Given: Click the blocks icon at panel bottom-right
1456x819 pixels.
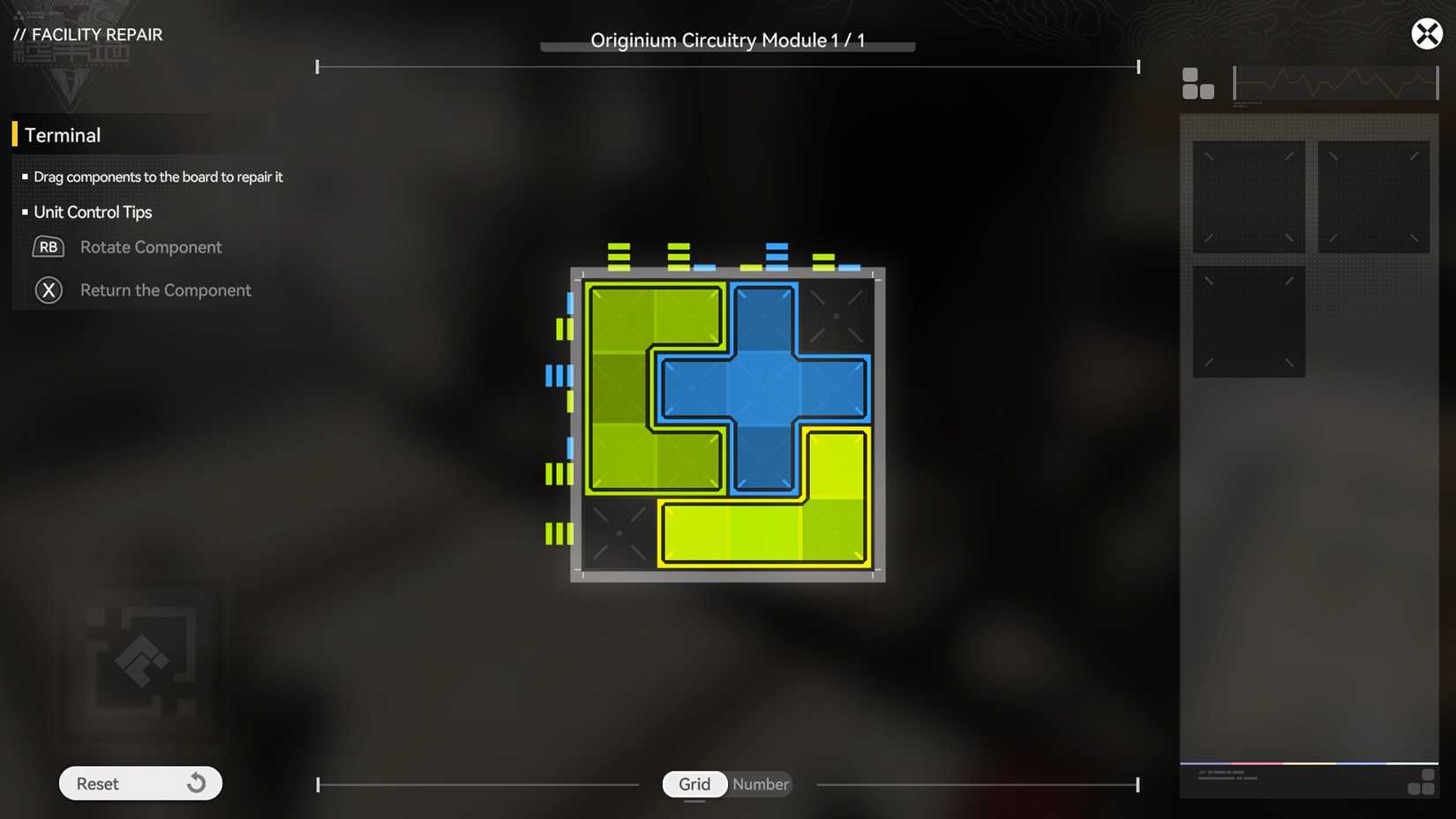Looking at the screenshot, I should 1422,780.
